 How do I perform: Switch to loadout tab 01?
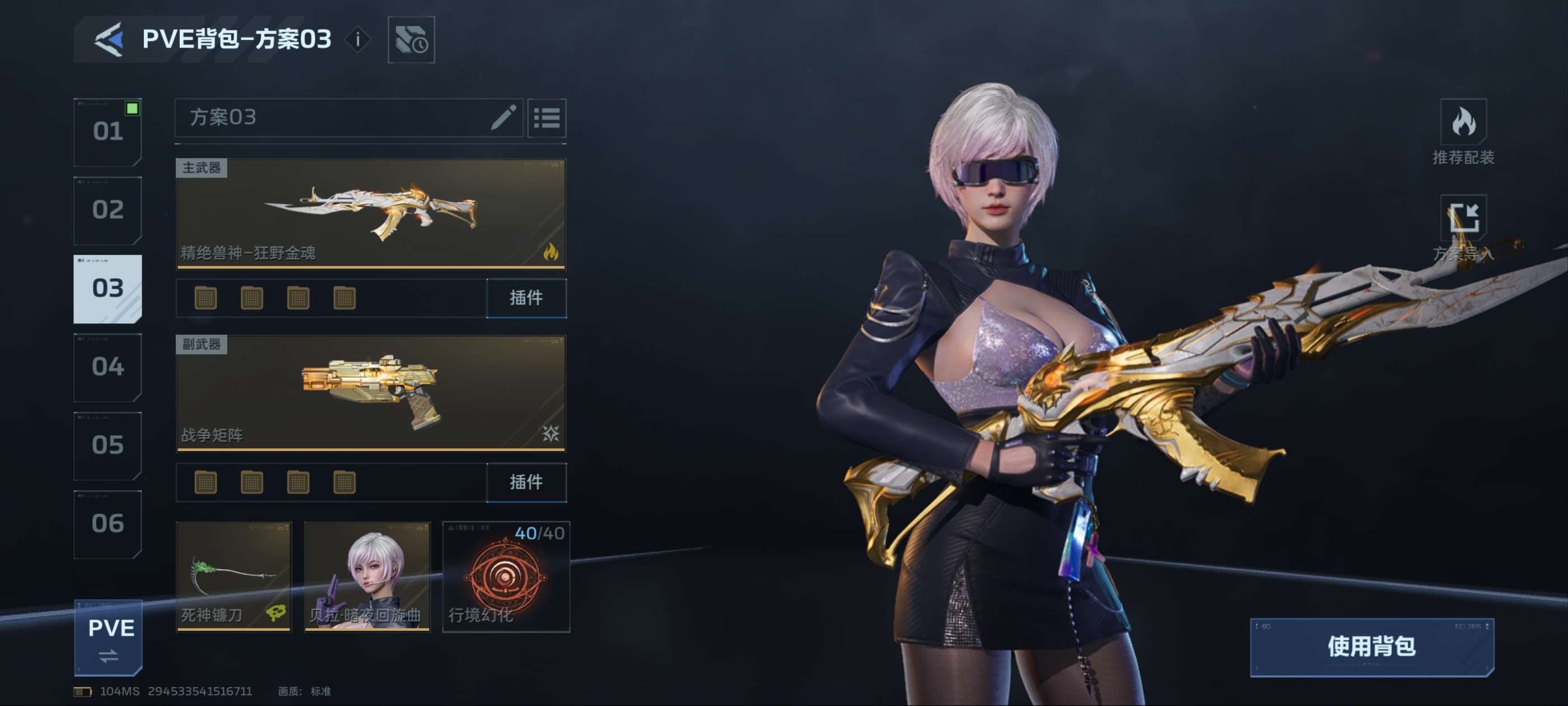(108, 132)
